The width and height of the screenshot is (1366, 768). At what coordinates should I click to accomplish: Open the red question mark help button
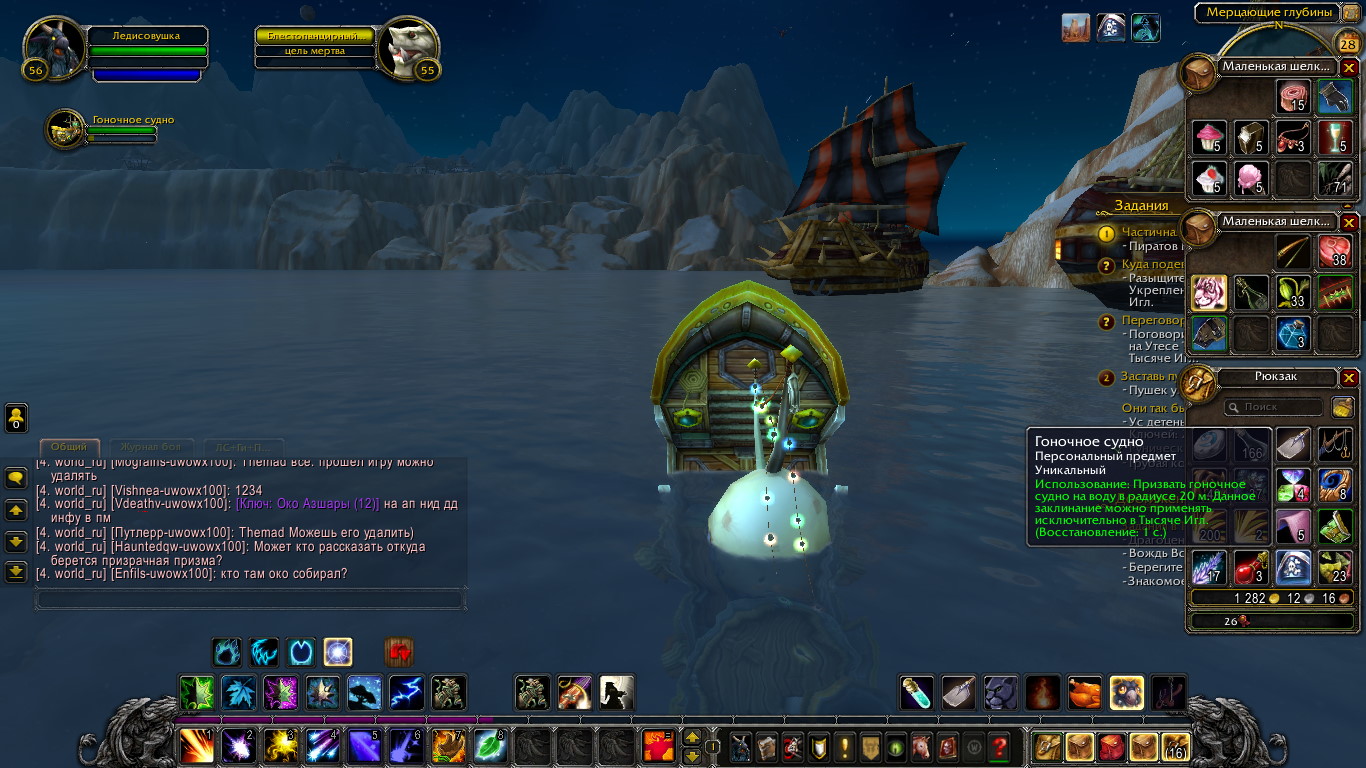[x=998, y=746]
